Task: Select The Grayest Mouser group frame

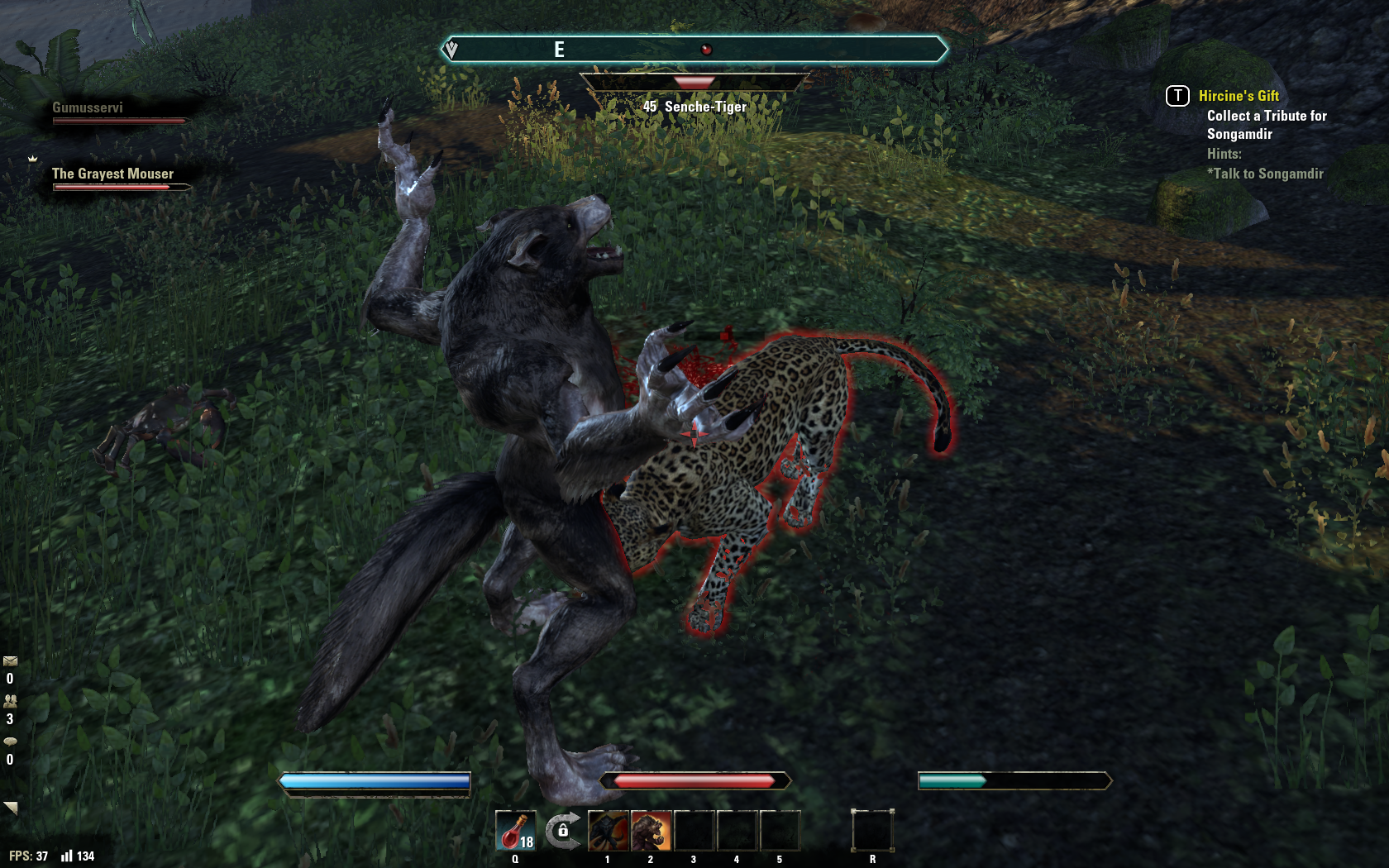Action: pyautogui.click(x=113, y=174)
